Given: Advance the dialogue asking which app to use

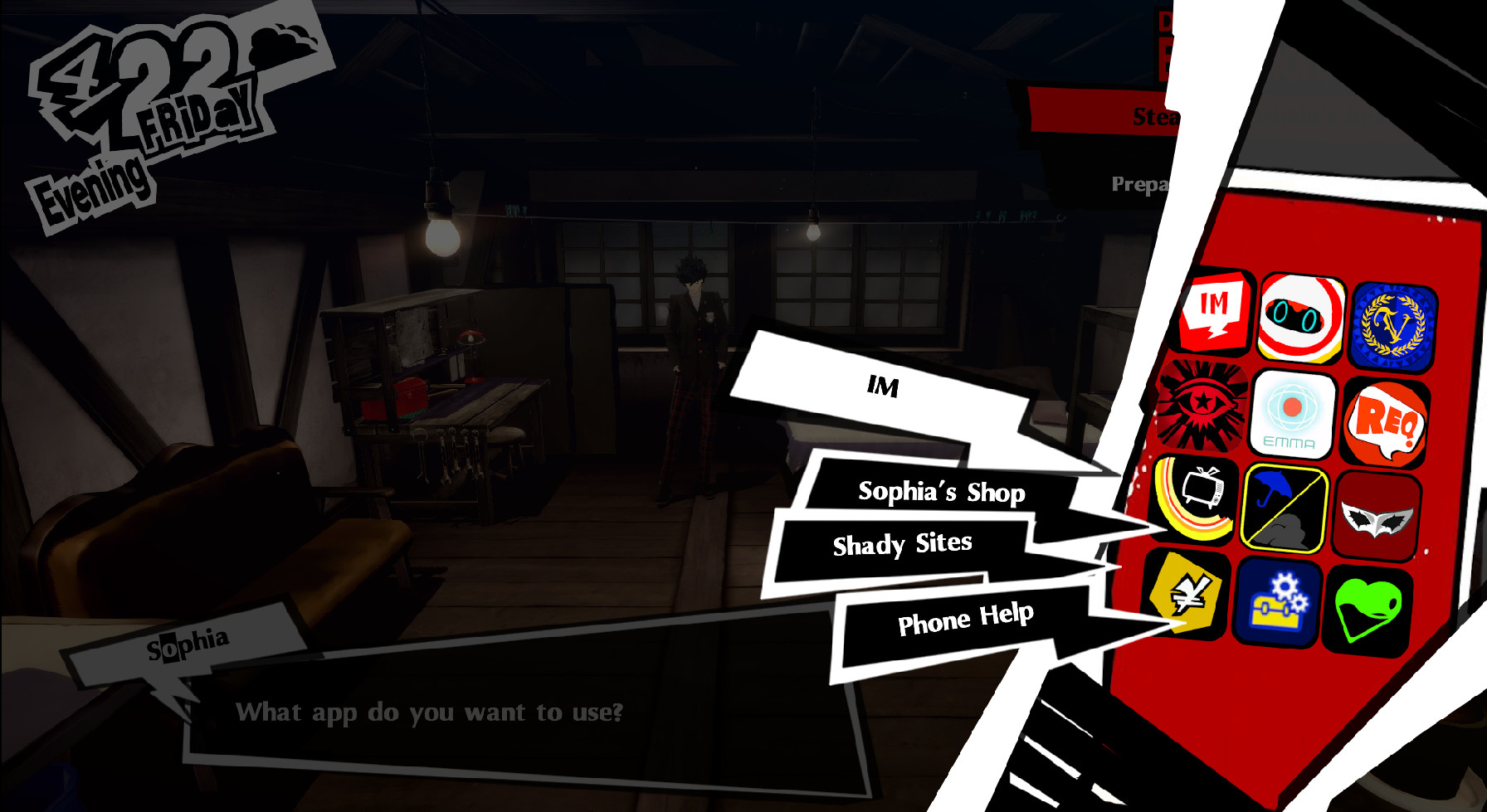Looking at the screenshot, I should tap(431, 712).
